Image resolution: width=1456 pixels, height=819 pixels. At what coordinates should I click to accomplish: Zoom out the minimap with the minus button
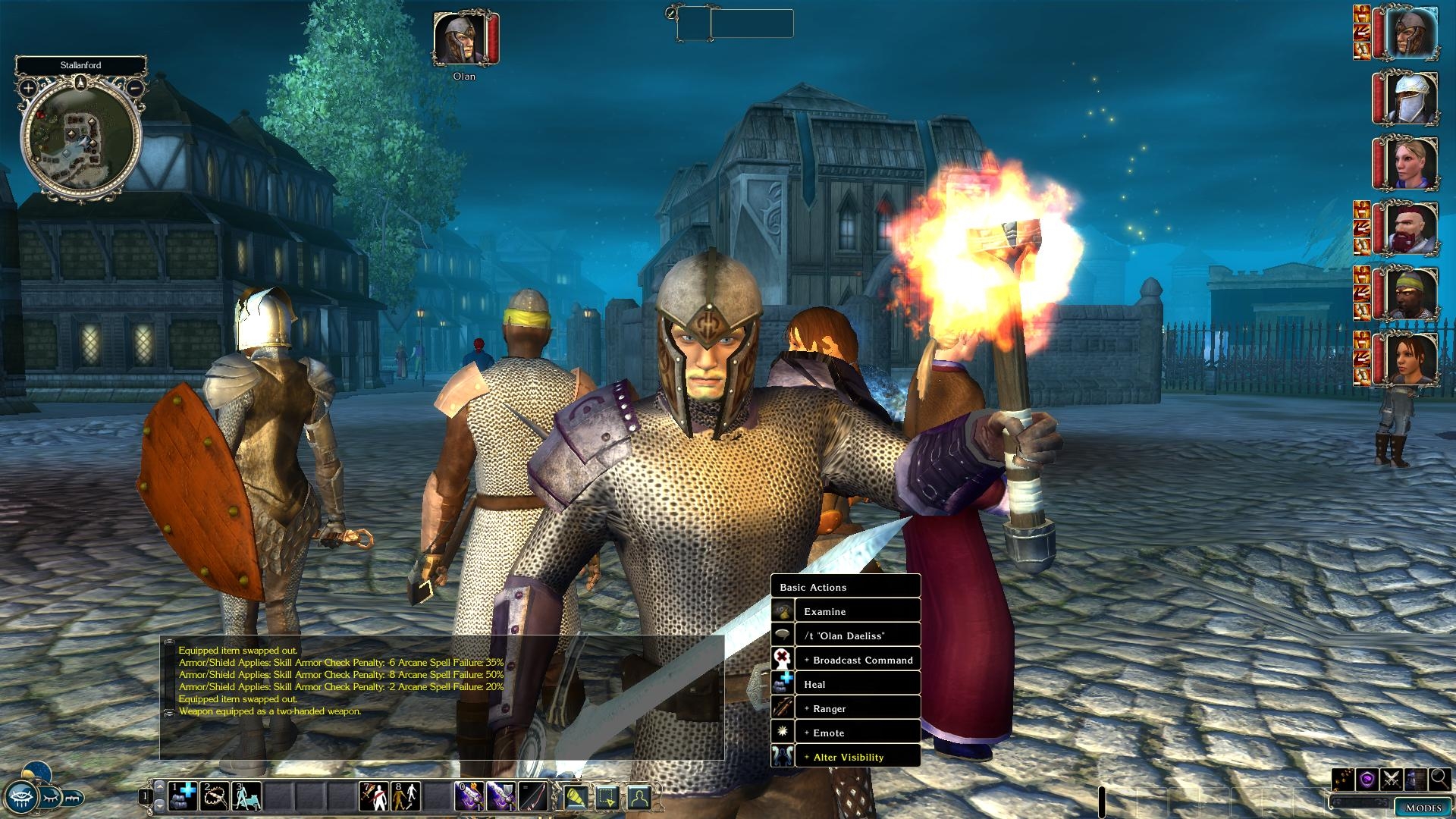click(x=134, y=88)
